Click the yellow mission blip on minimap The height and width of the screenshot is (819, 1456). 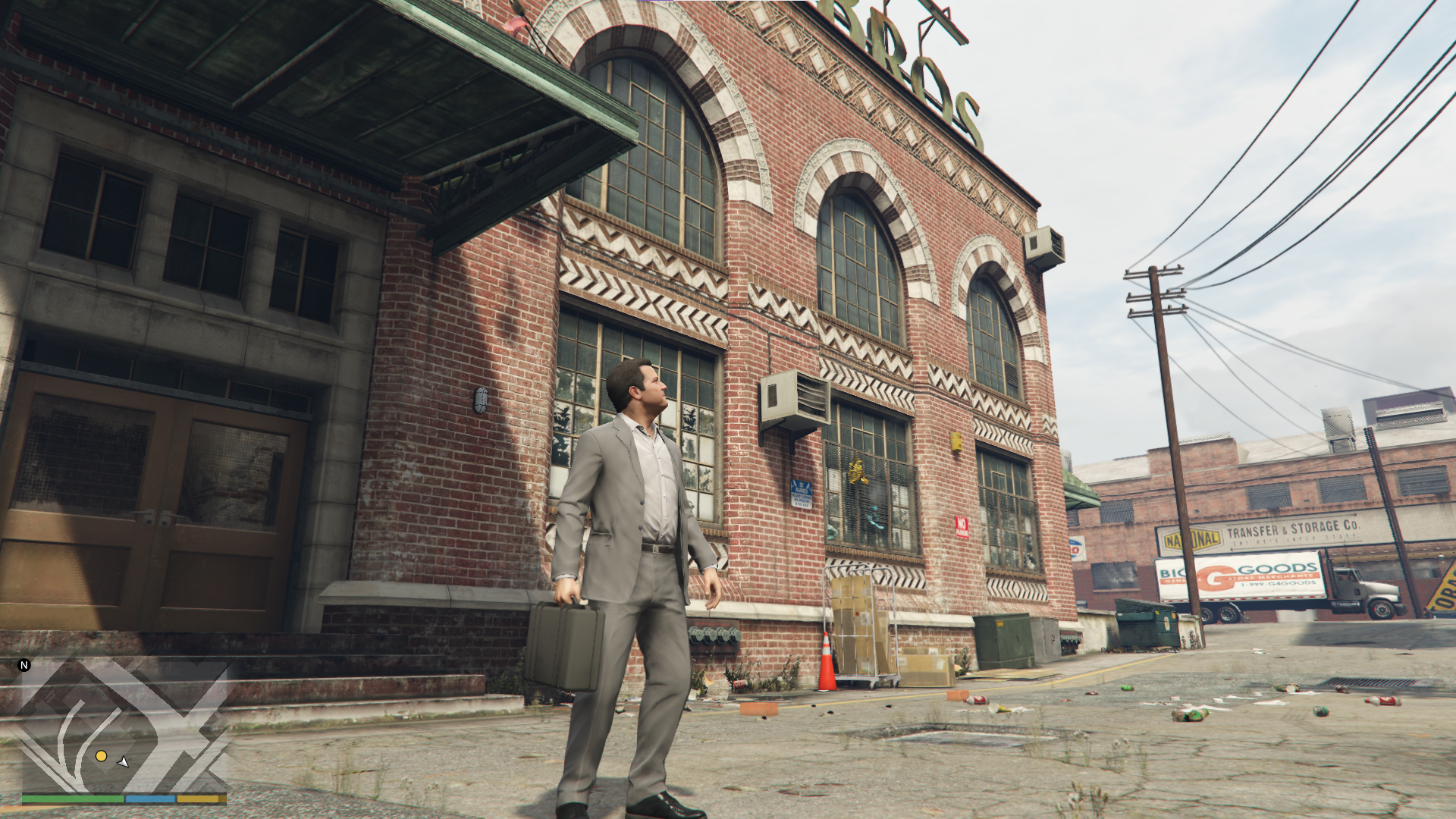(102, 755)
